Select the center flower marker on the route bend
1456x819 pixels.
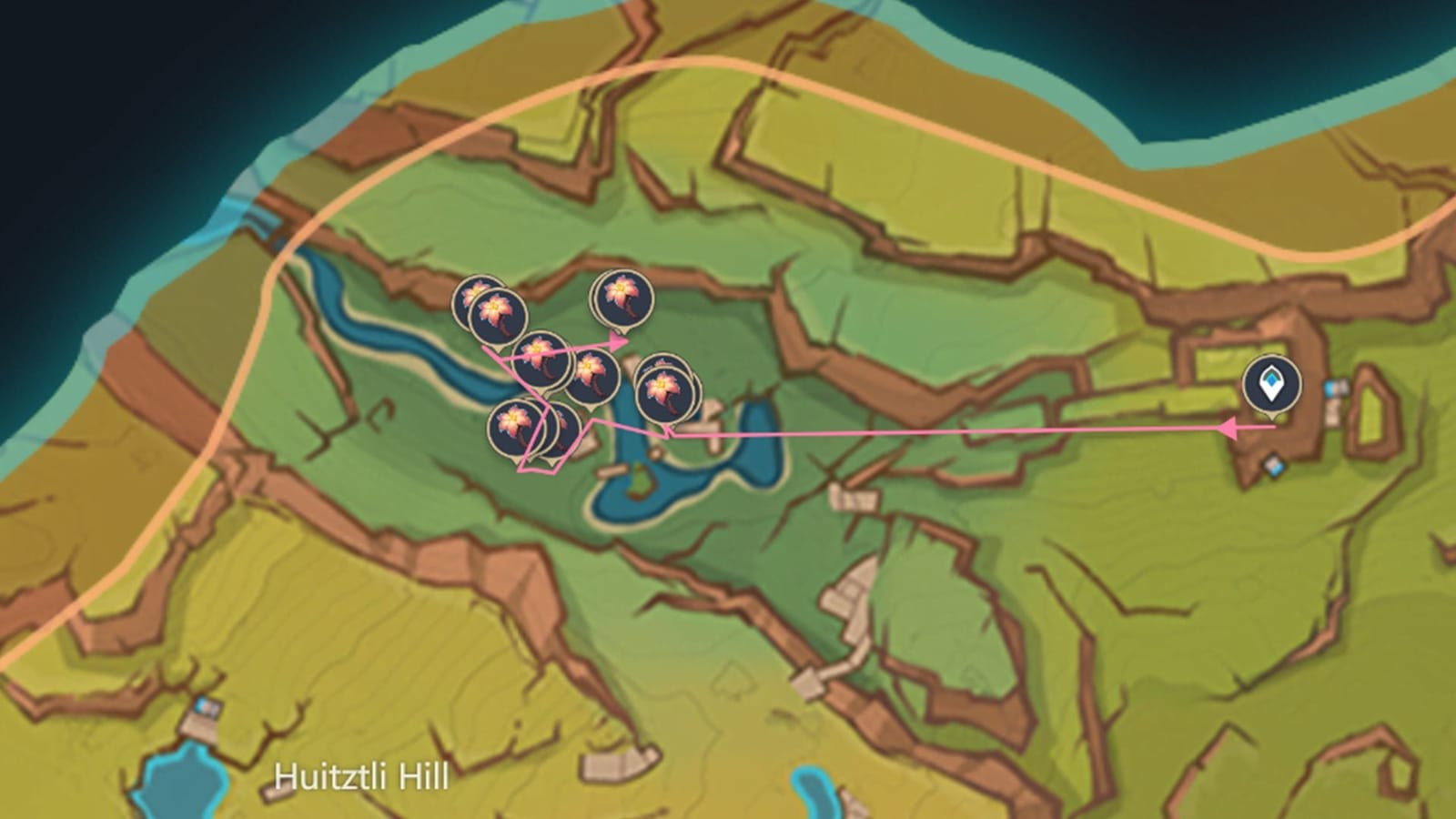542,358
